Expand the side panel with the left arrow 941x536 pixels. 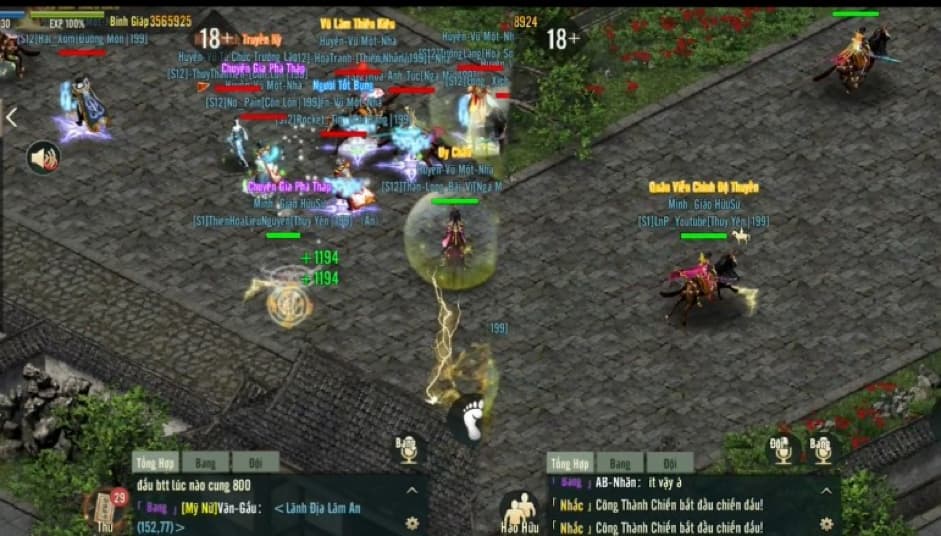[11, 118]
